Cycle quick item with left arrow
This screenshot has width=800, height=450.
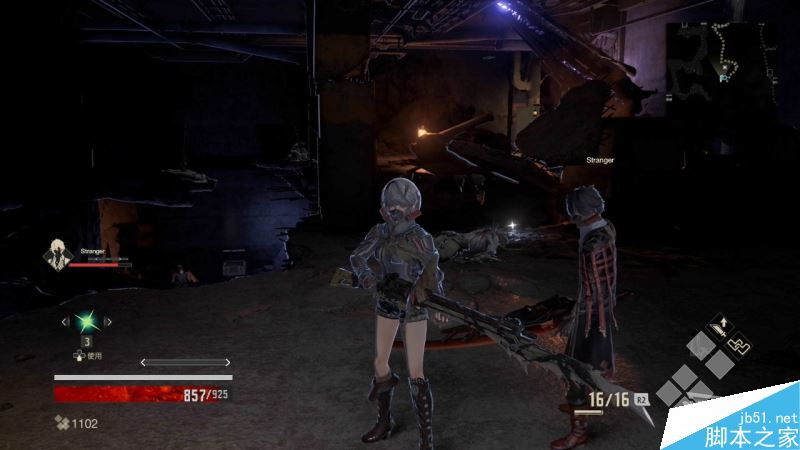coord(64,322)
